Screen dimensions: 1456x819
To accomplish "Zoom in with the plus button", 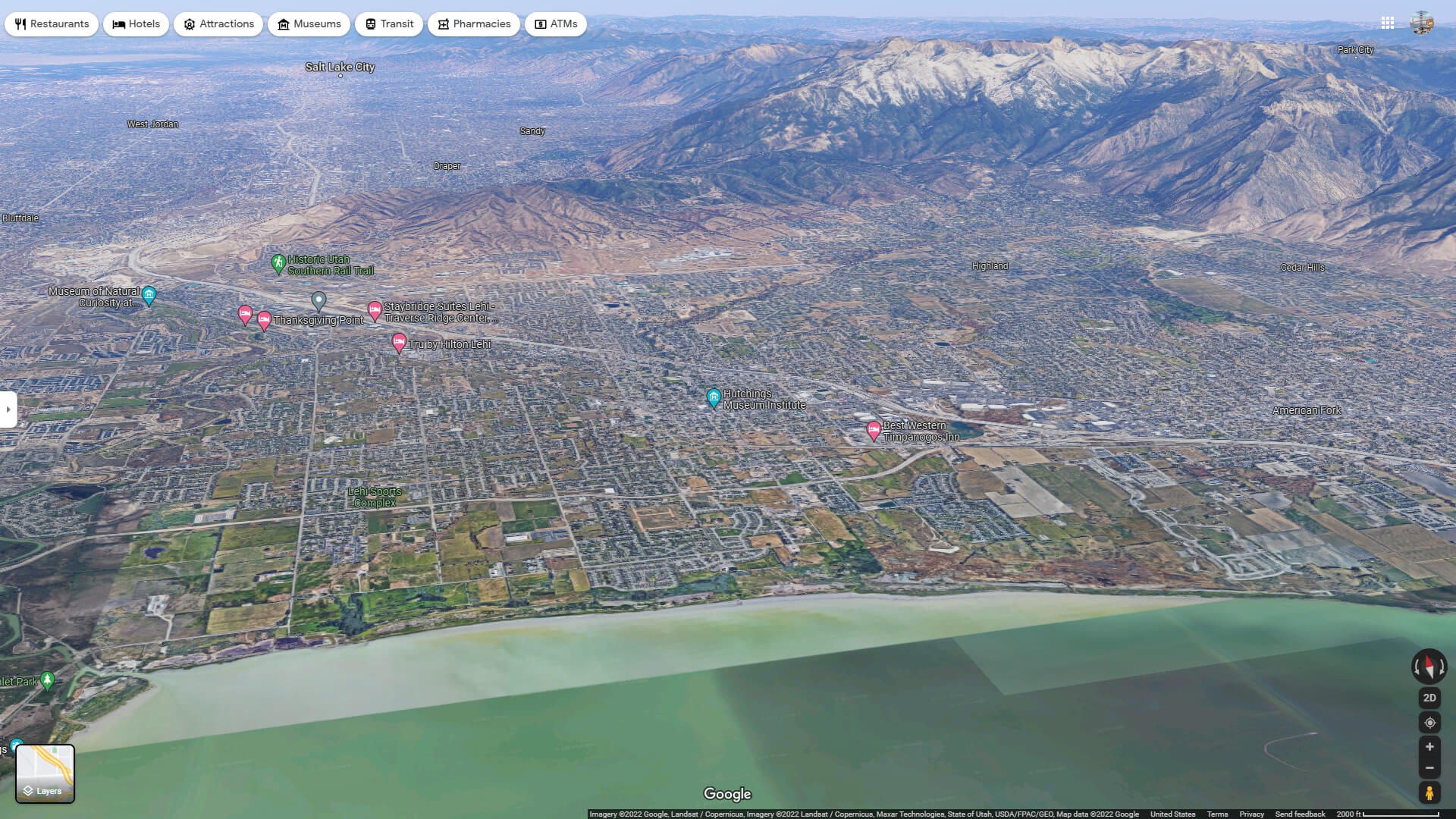I will pos(1429,746).
